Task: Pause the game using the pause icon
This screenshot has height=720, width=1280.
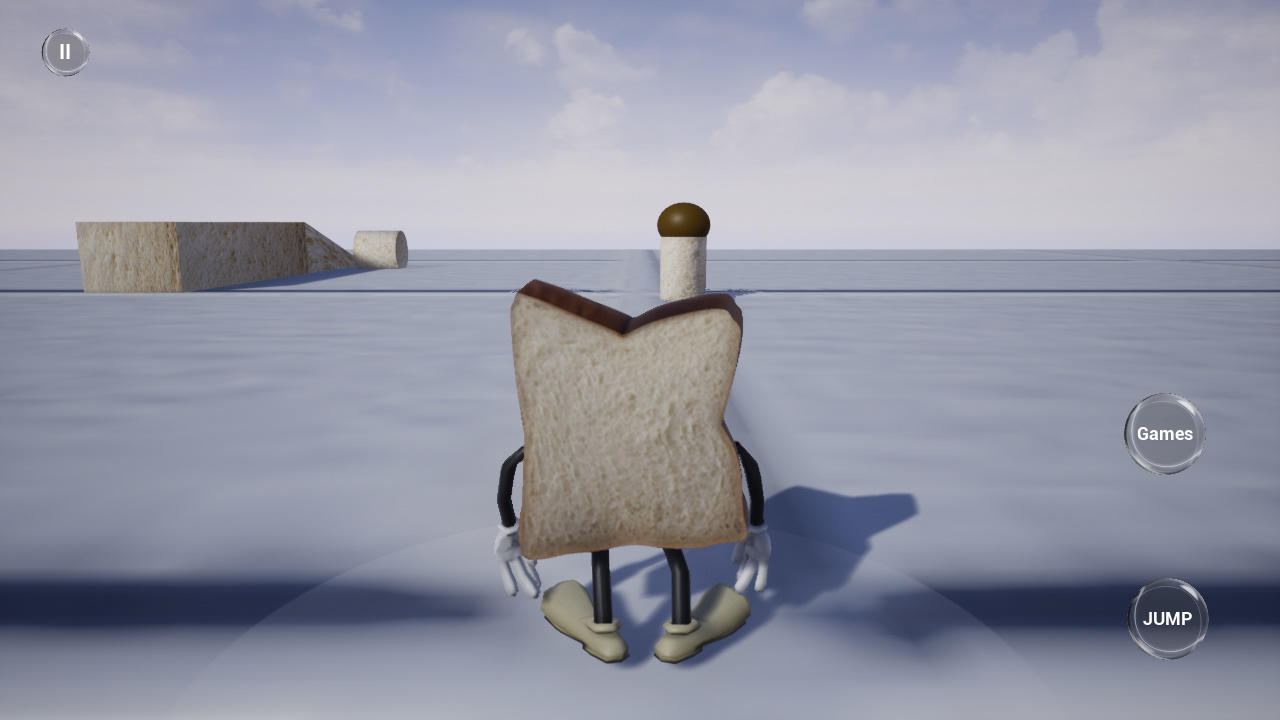Action: click(65, 51)
